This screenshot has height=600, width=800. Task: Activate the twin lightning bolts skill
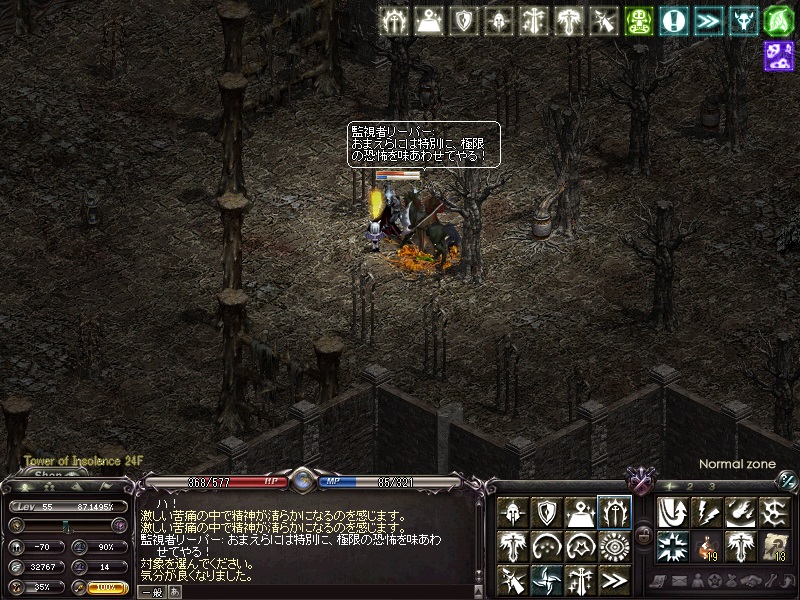pos(707,513)
